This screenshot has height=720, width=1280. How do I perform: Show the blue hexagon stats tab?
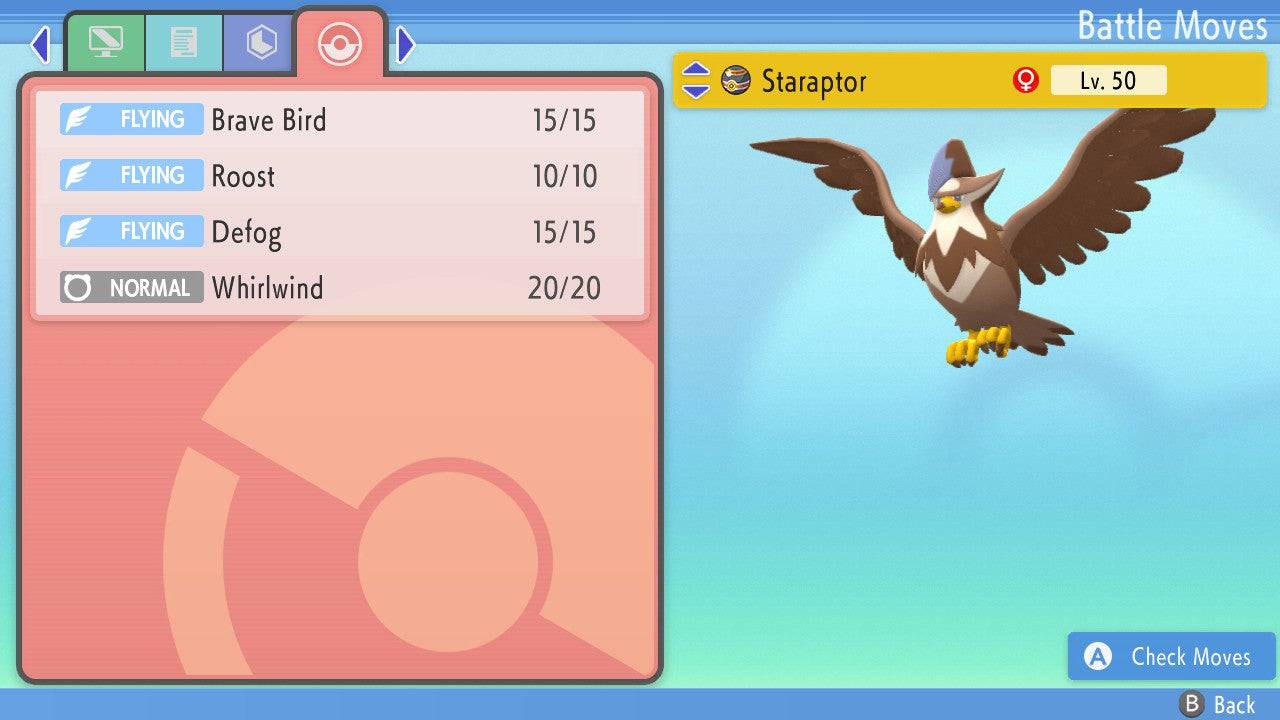click(x=261, y=43)
